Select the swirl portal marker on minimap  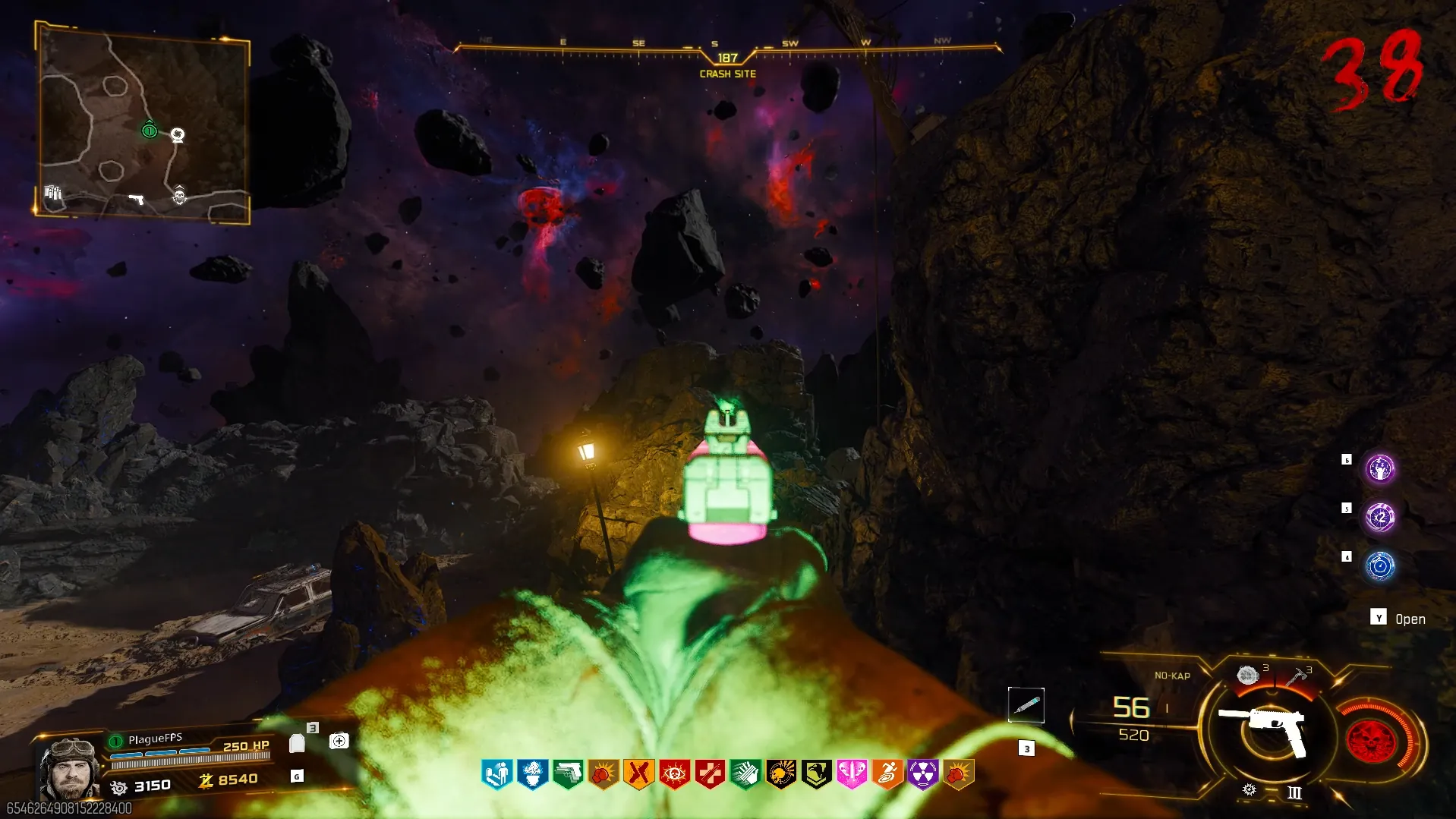coord(178,136)
